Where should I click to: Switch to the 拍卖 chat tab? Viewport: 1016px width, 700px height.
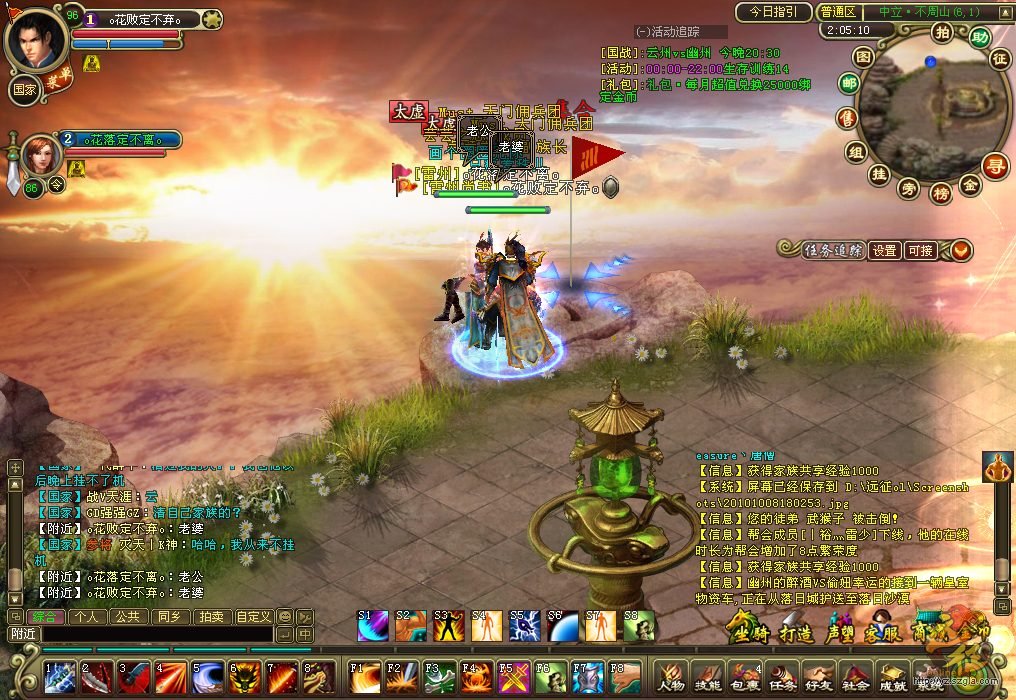click(x=210, y=617)
